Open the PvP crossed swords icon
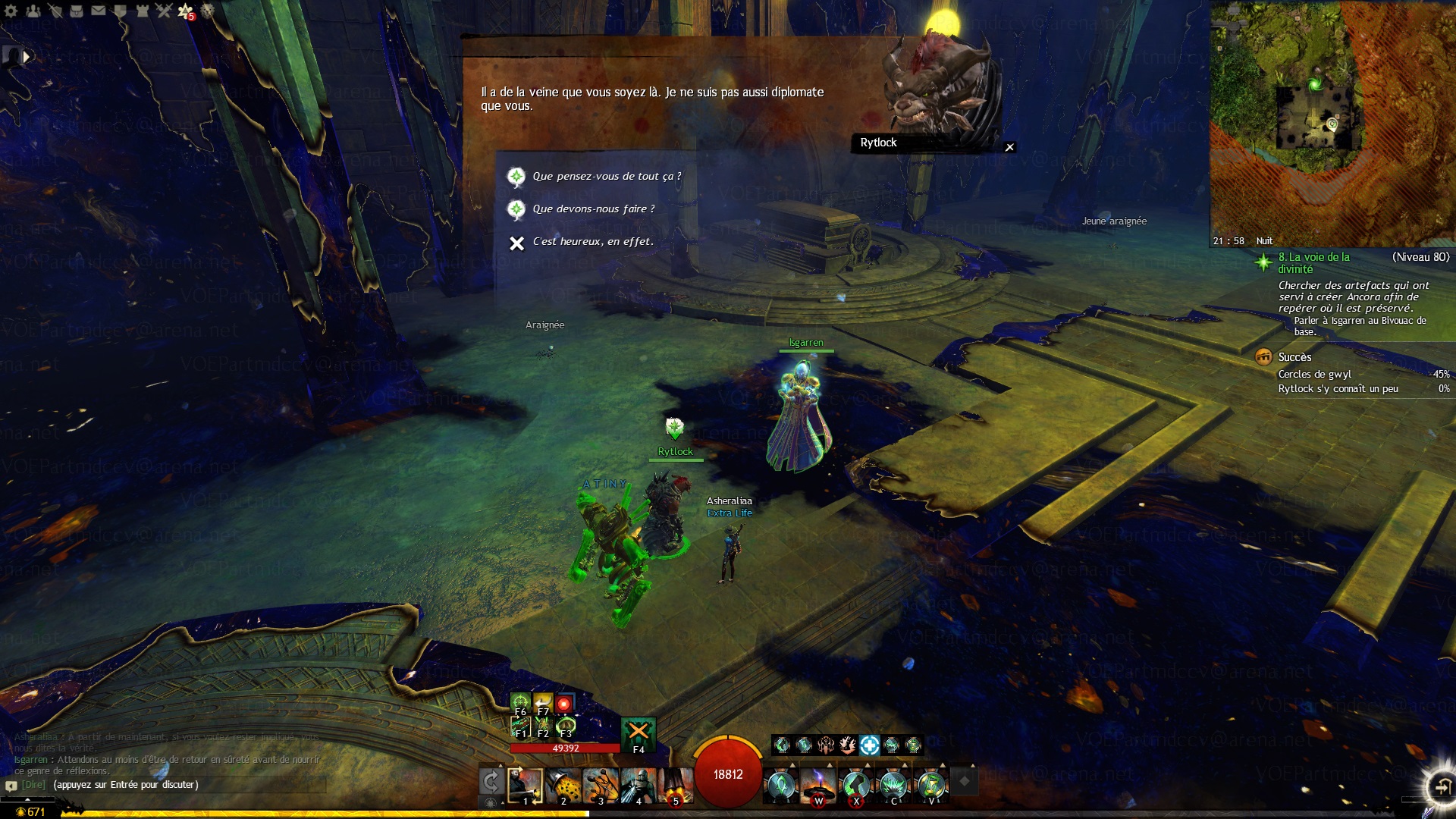Image resolution: width=1456 pixels, height=819 pixels. click(x=164, y=11)
